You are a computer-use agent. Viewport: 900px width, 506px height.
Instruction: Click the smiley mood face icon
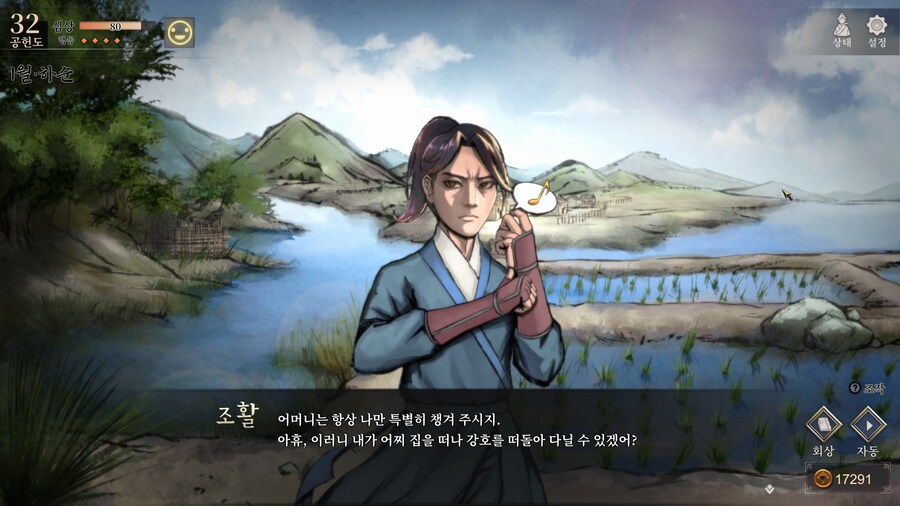click(179, 32)
